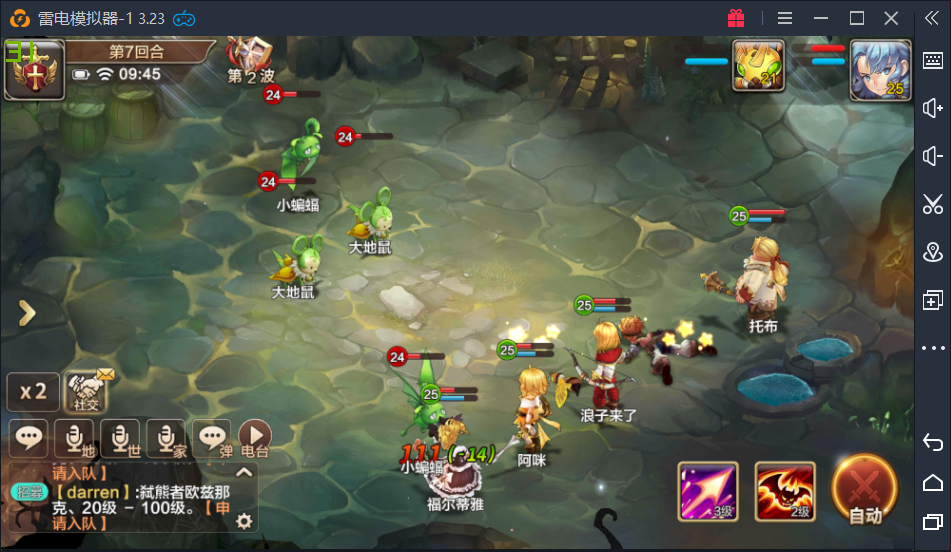Open chat settings gear icon

[243, 520]
